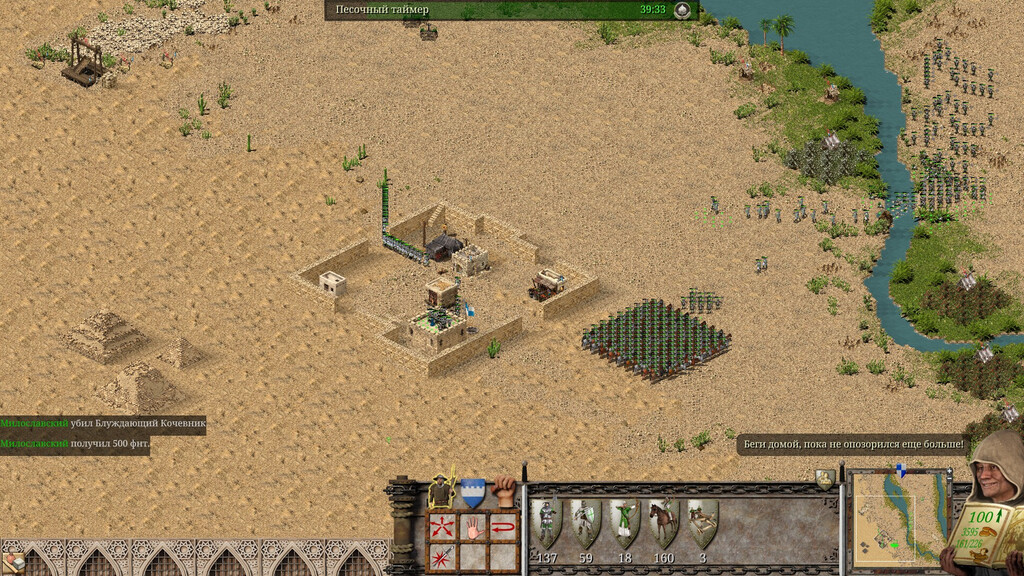Select the green archer unit shield
This screenshot has height=576, width=1024.
point(624,522)
